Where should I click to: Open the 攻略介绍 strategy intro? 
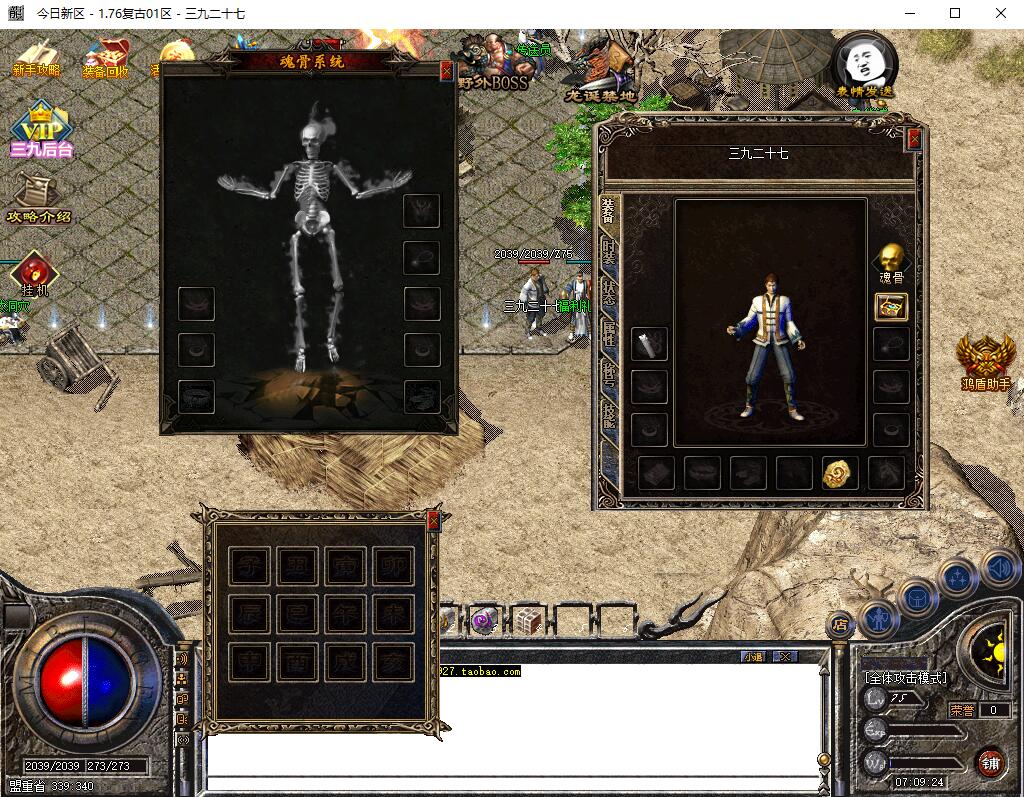pyautogui.click(x=38, y=197)
